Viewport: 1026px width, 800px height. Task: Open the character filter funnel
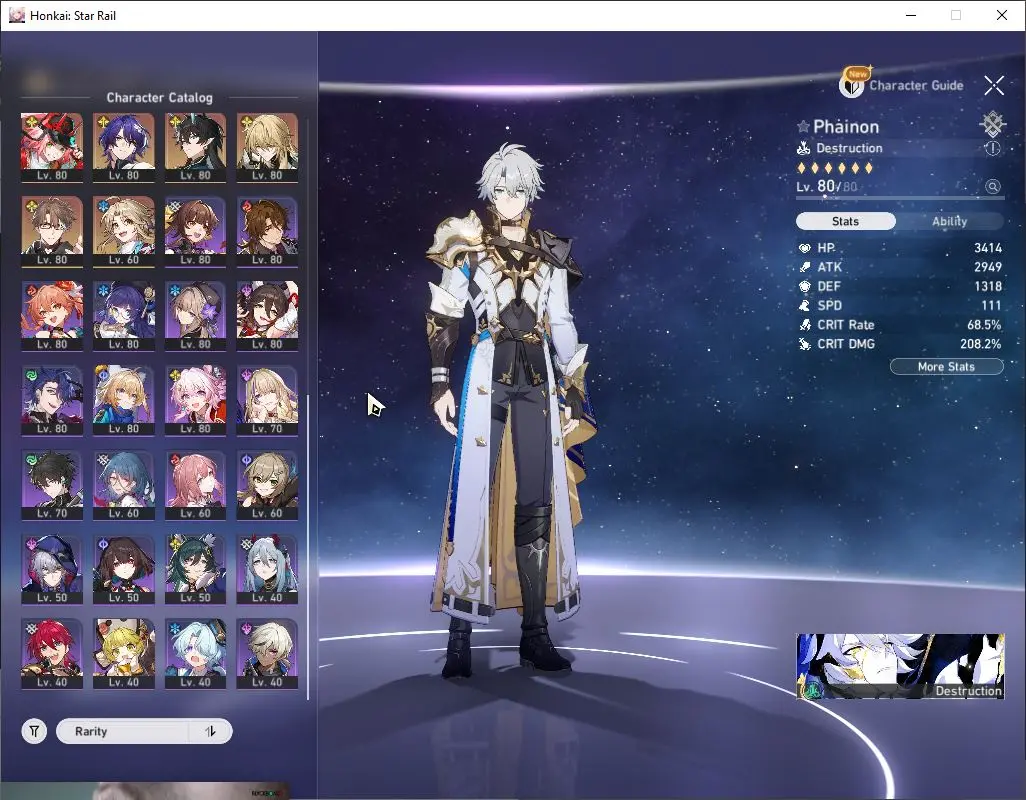pyautogui.click(x=35, y=731)
